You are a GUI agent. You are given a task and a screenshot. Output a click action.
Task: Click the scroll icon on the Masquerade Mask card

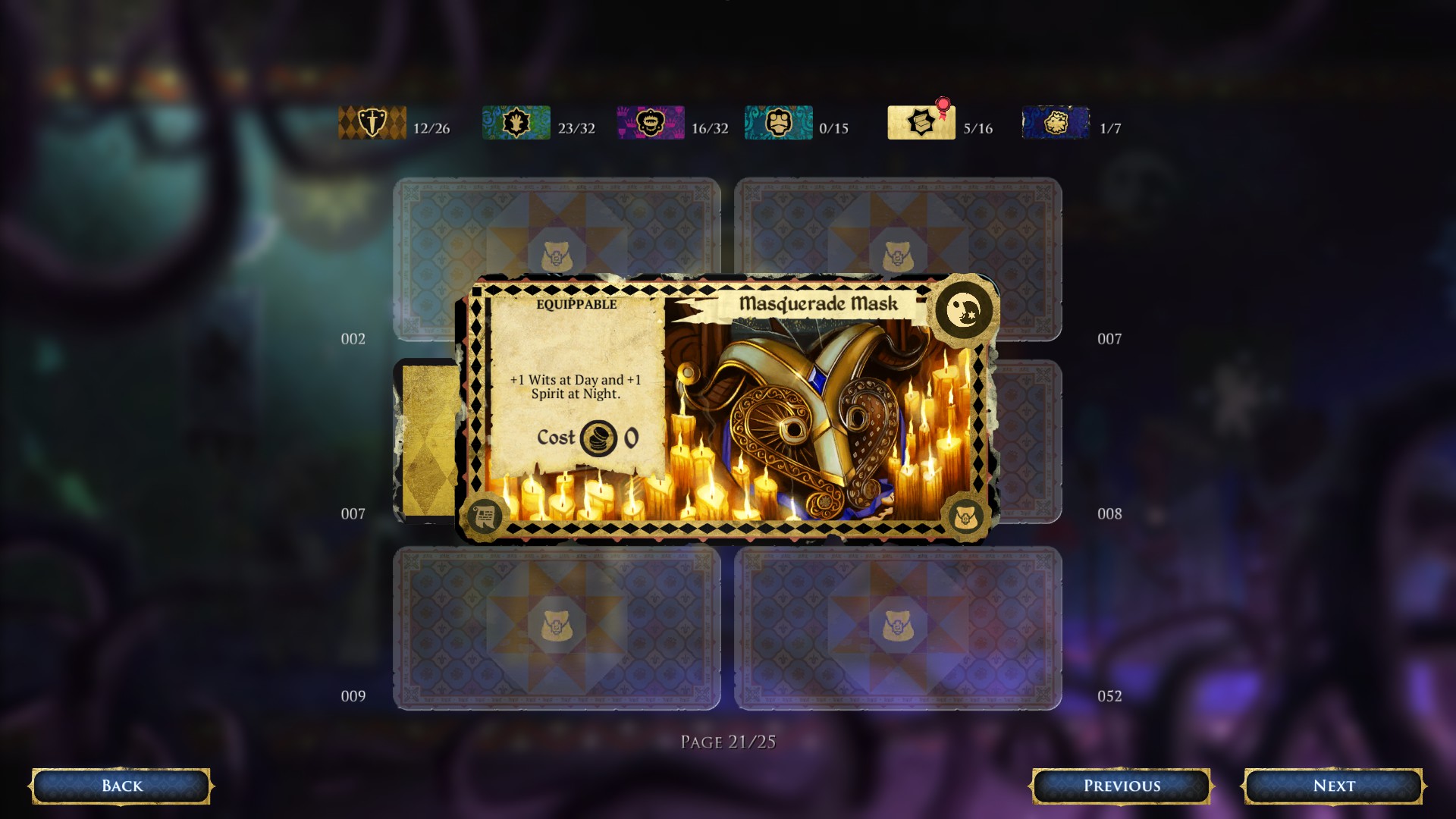tap(484, 516)
